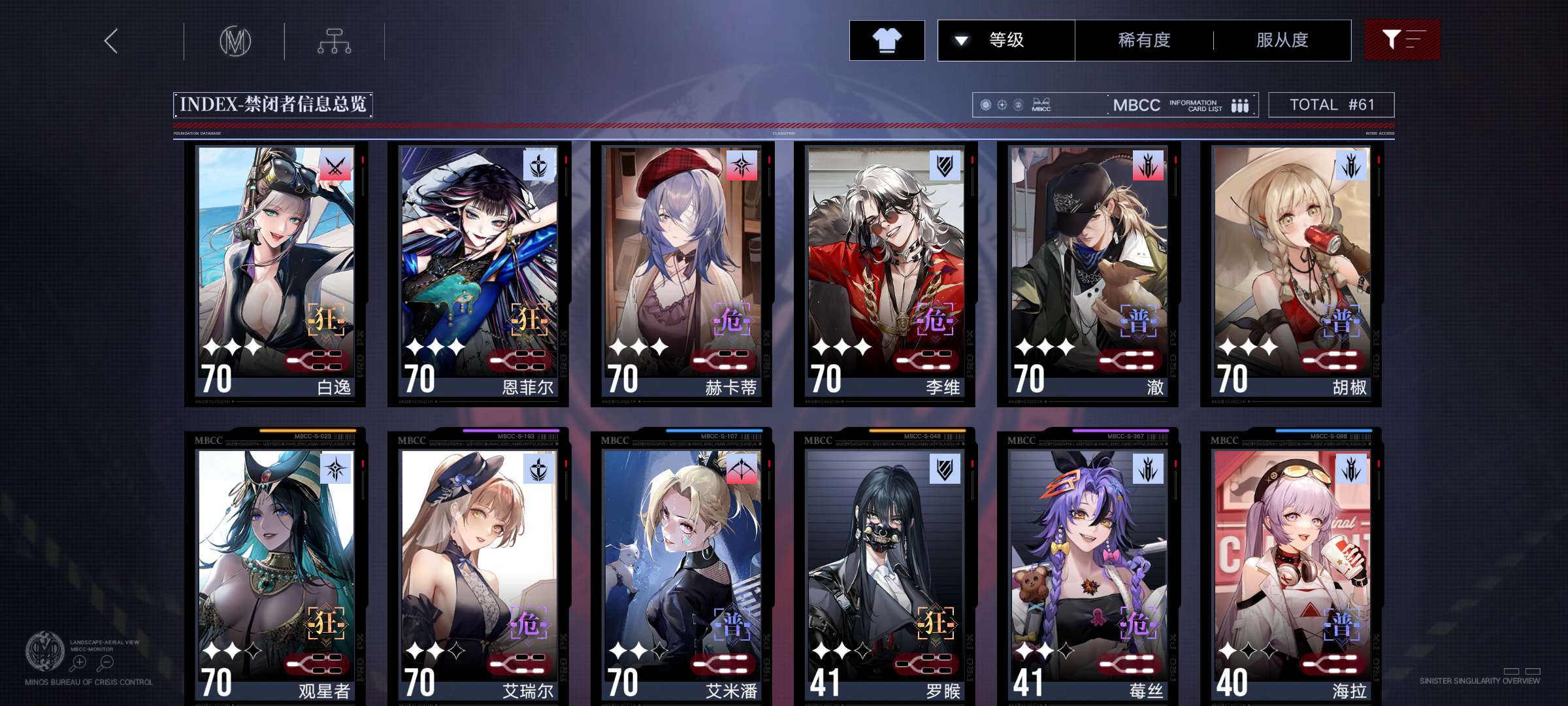Image resolution: width=1568 pixels, height=706 pixels.
Task: Toggle the shirt outfit display button
Action: (x=887, y=41)
